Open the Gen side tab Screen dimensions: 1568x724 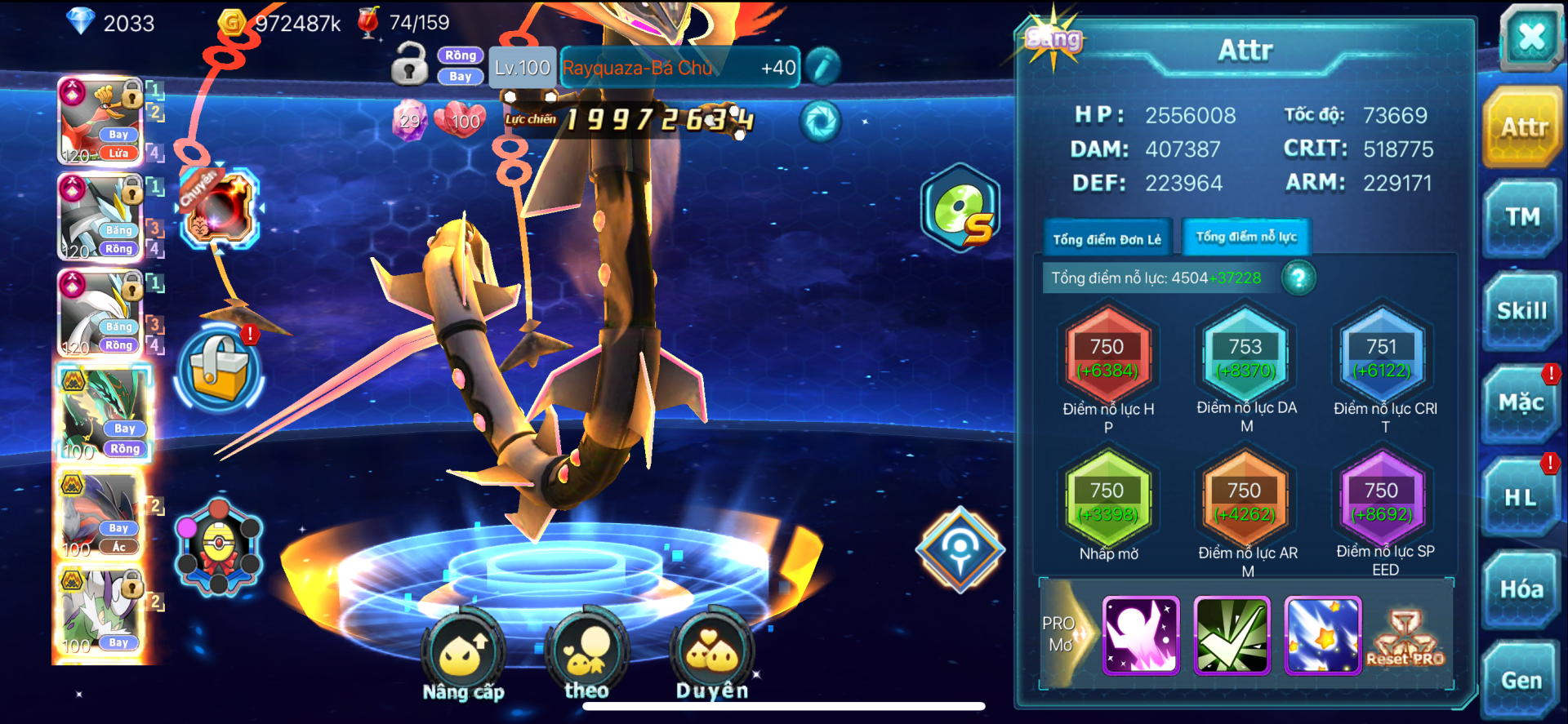[1521, 681]
